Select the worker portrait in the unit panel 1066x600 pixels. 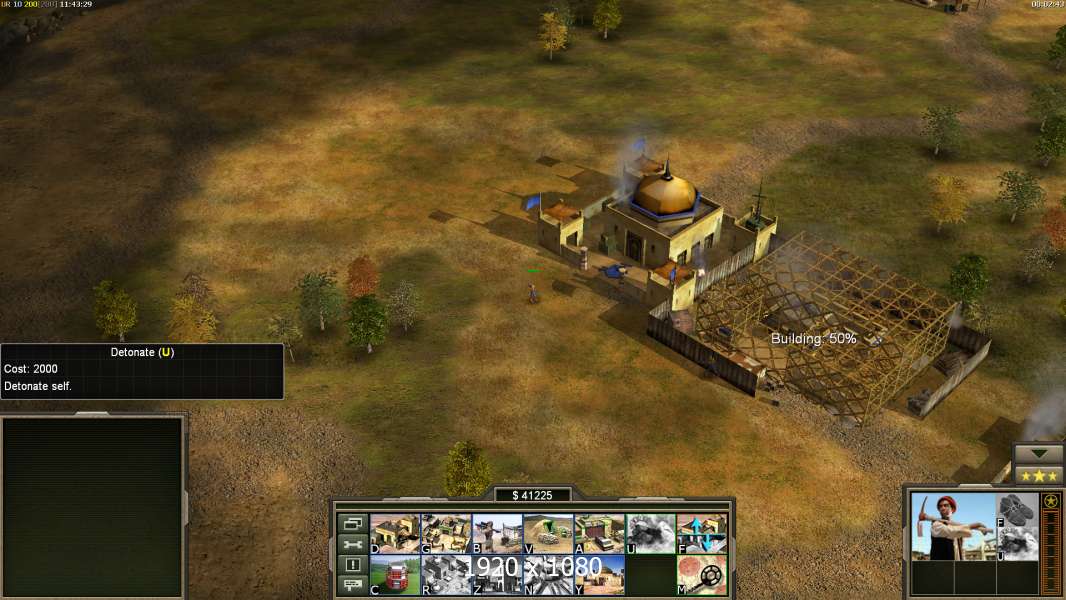click(x=951, y=526)
